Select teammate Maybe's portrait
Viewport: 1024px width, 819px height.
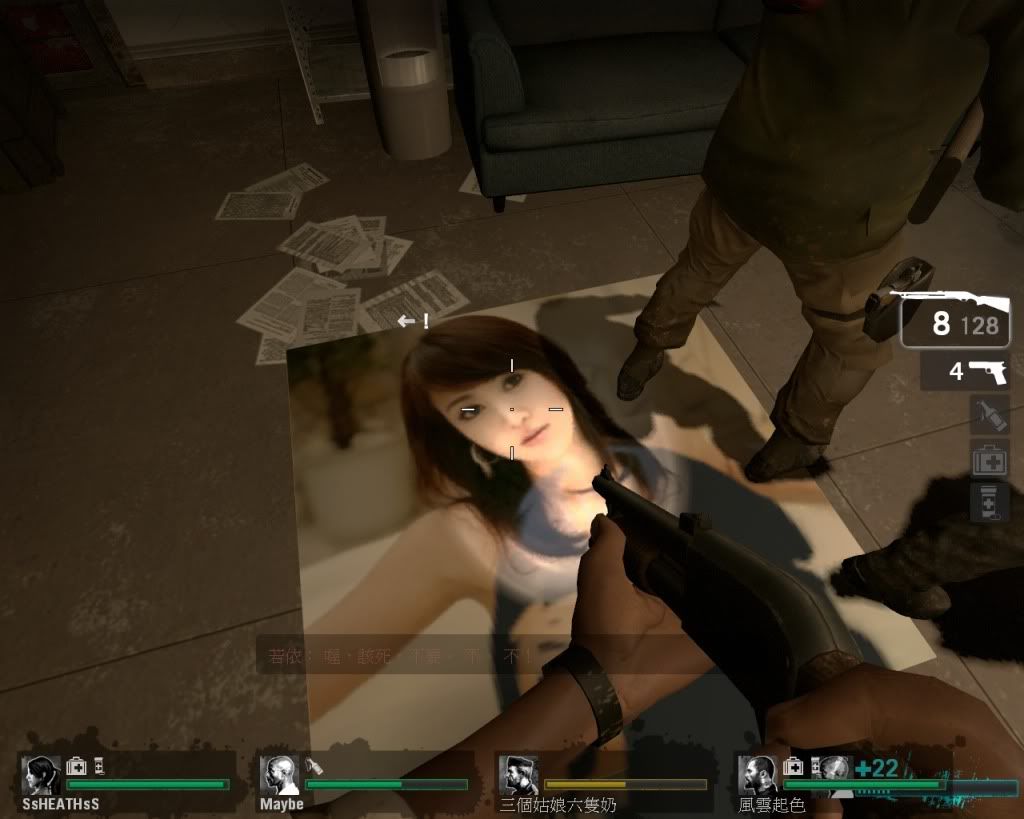click(279, 775)
